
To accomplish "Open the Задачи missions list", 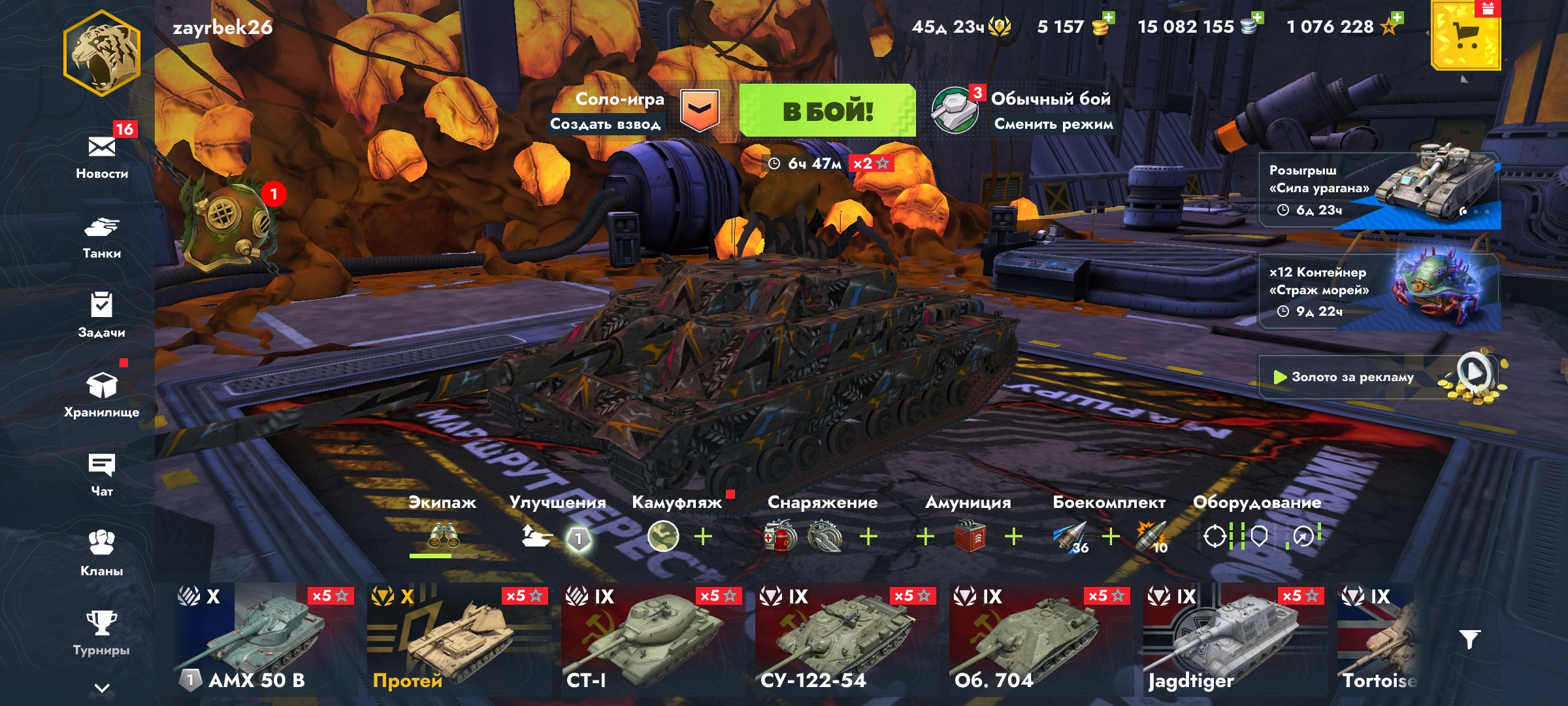I will [x=102, y=315].
